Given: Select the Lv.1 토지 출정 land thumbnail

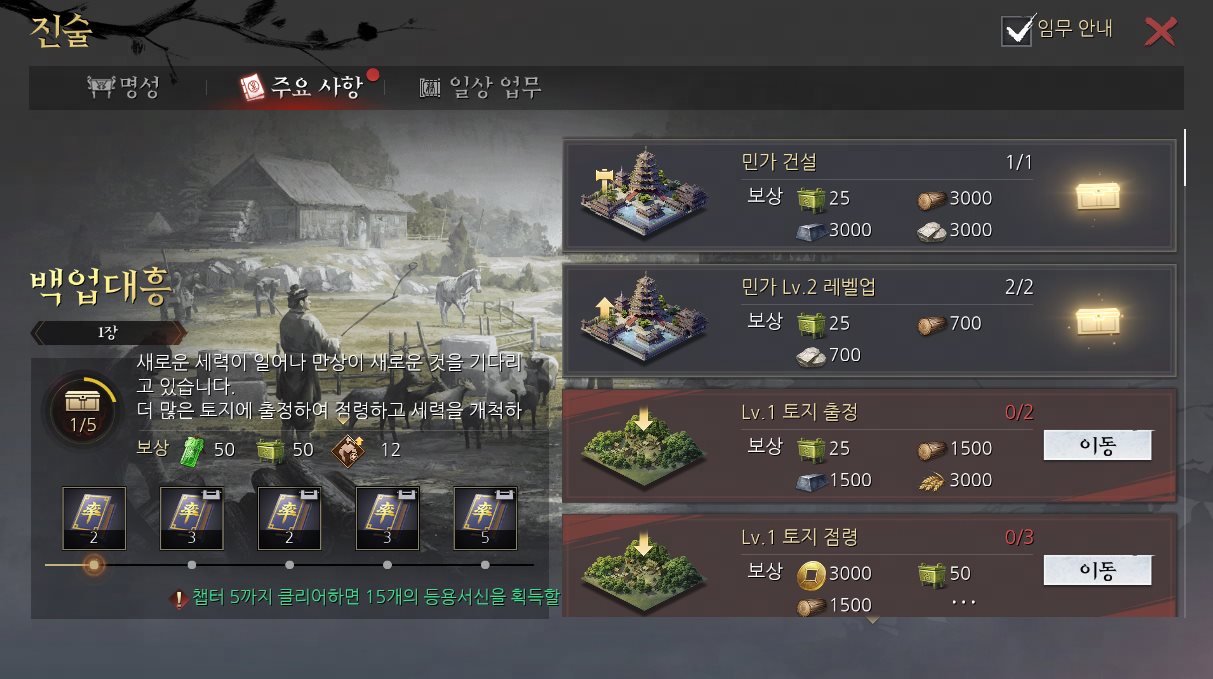Looking at the screenshot, I should 643,446.
